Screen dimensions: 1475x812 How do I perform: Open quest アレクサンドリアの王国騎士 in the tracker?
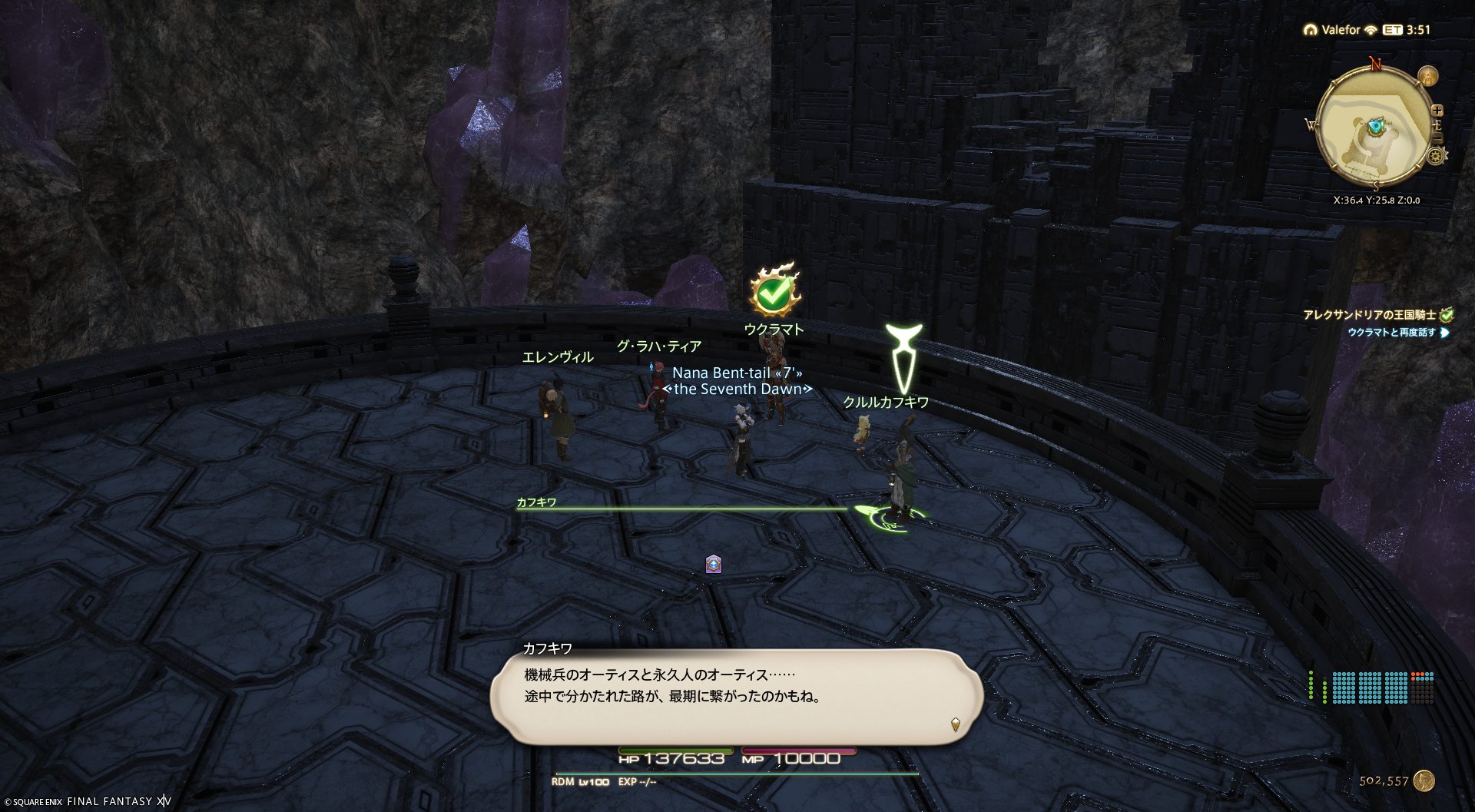(1369, 315)
